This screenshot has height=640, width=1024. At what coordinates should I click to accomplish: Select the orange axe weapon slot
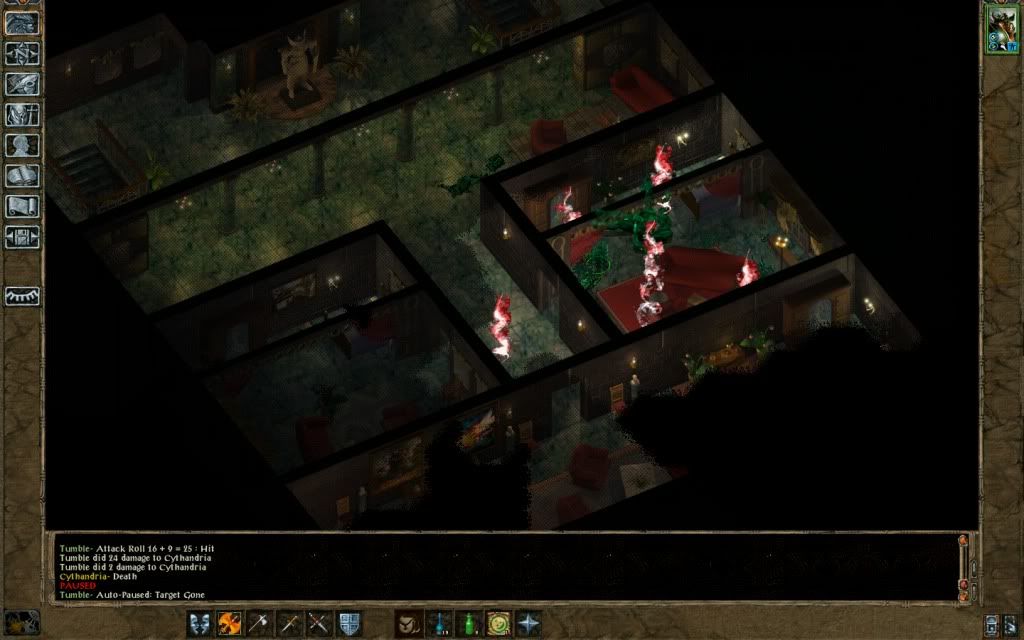point(229,623)
